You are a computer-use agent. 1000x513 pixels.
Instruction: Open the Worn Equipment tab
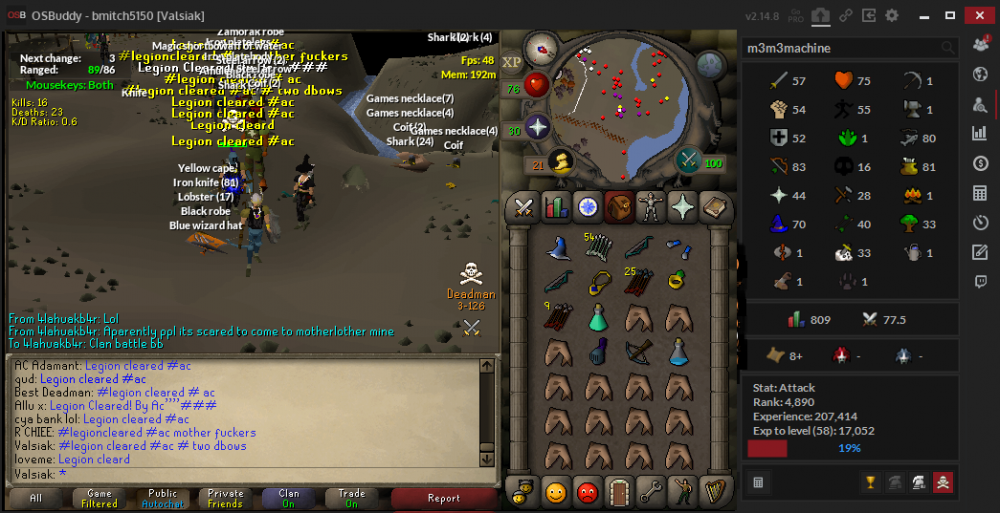(651, 207)
